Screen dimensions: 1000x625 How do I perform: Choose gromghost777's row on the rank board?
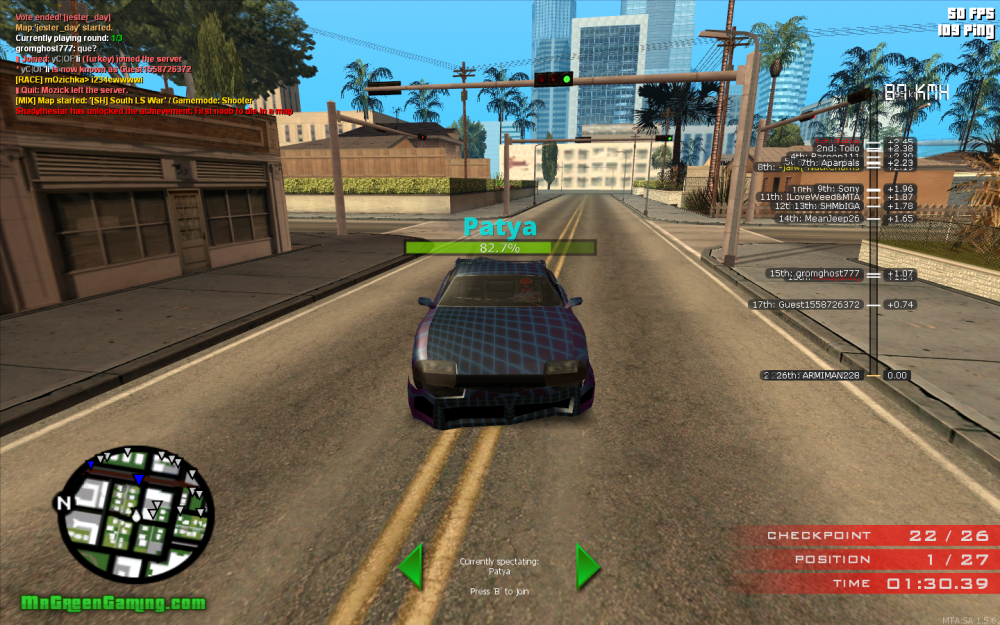point(813,273)
